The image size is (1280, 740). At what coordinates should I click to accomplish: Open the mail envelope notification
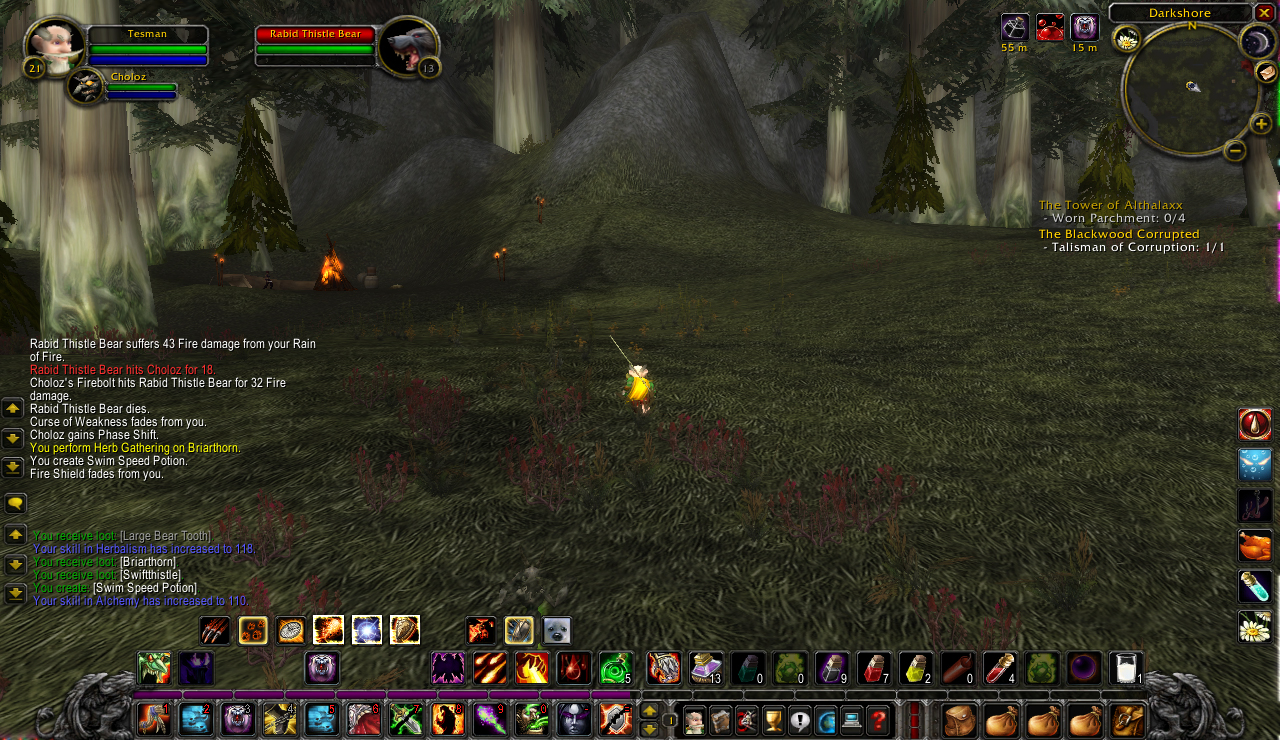[1266, 72]
